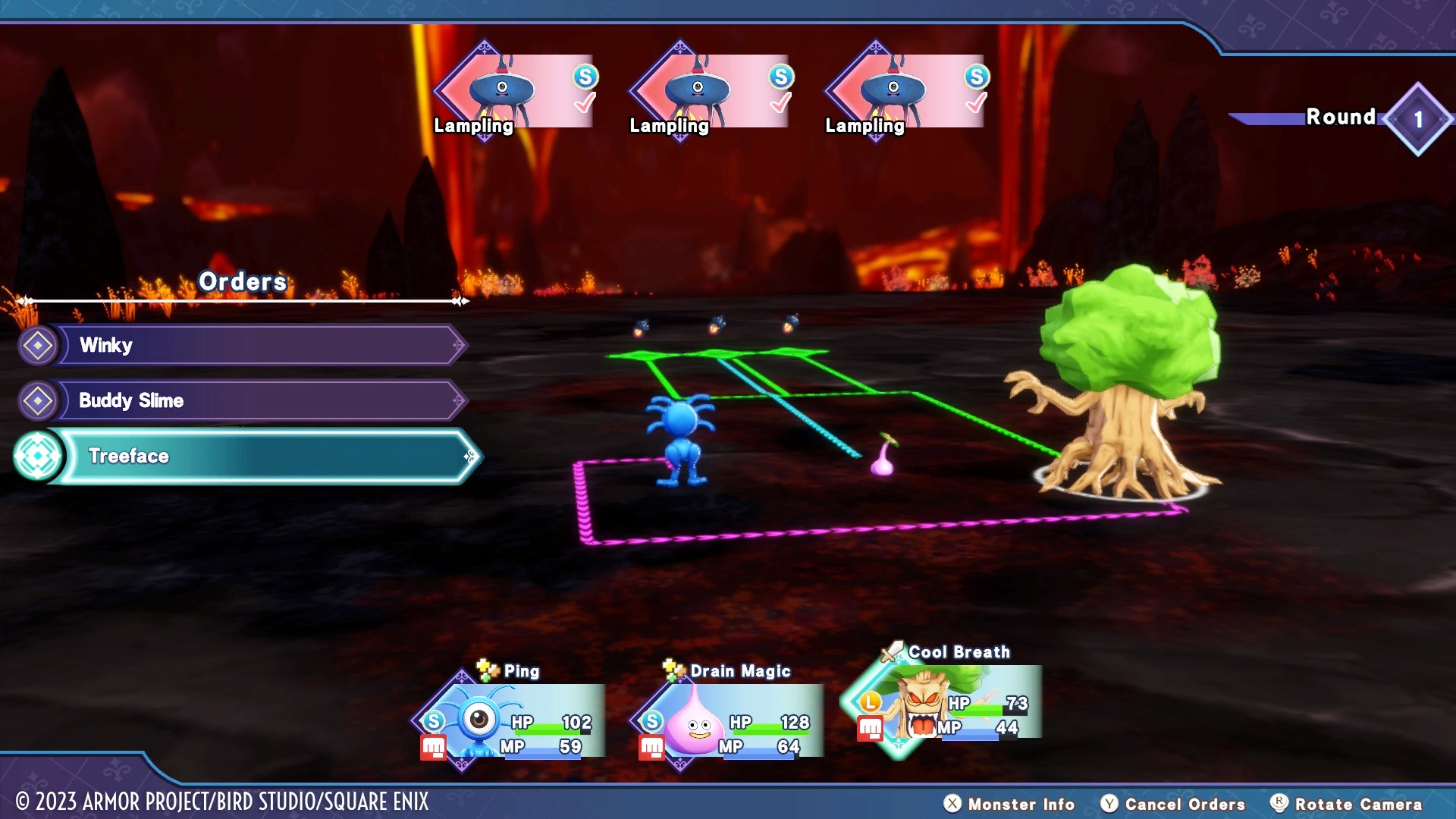Choose Buddy Slime from the Orders list
1456x819 pixels.
[258, 400]
